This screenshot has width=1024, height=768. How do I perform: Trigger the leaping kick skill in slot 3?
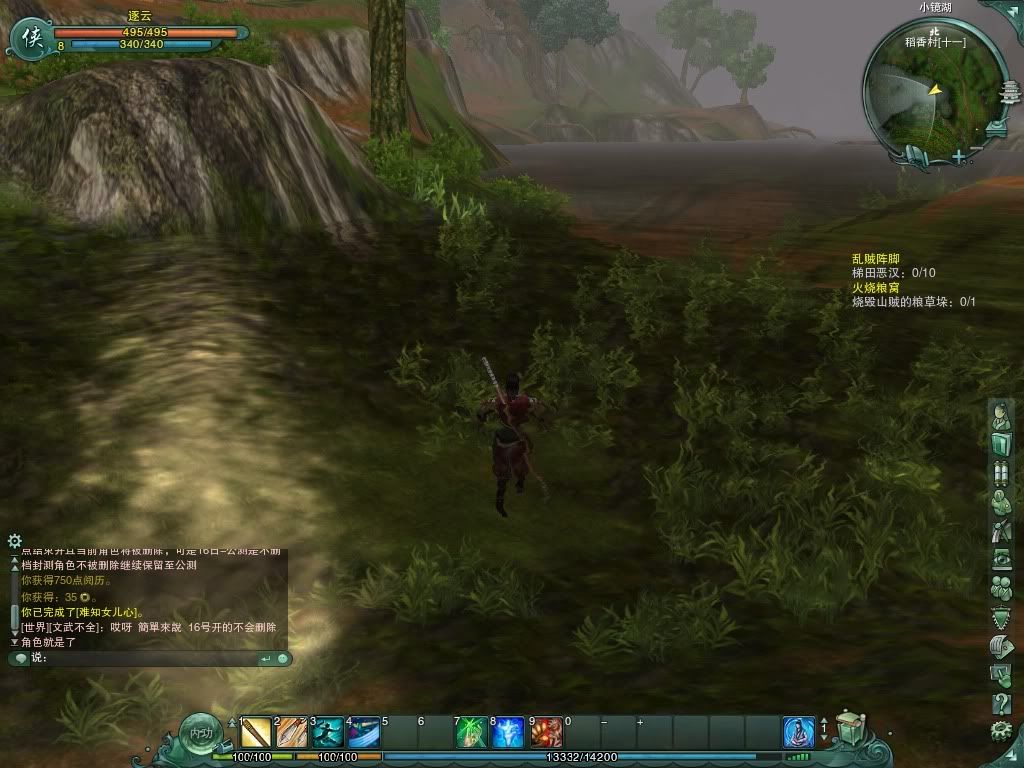click(328, 733)
